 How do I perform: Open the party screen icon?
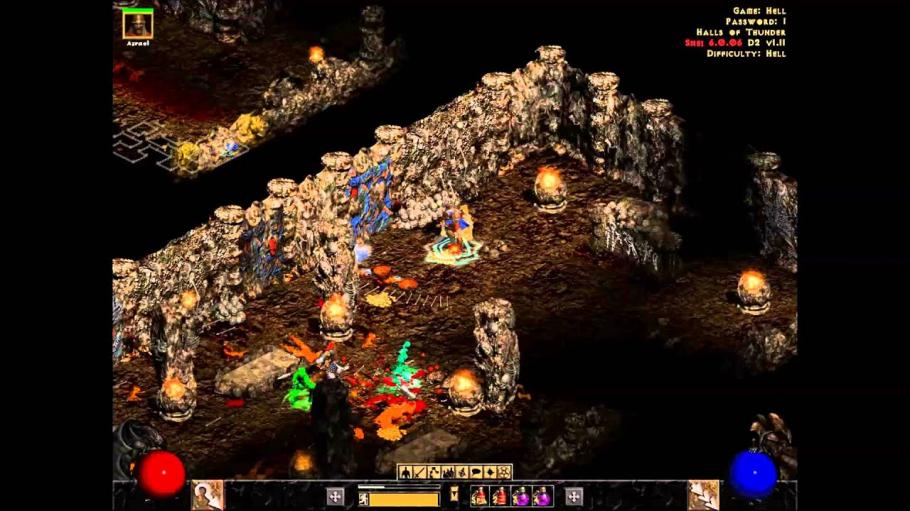coord(448,472)
